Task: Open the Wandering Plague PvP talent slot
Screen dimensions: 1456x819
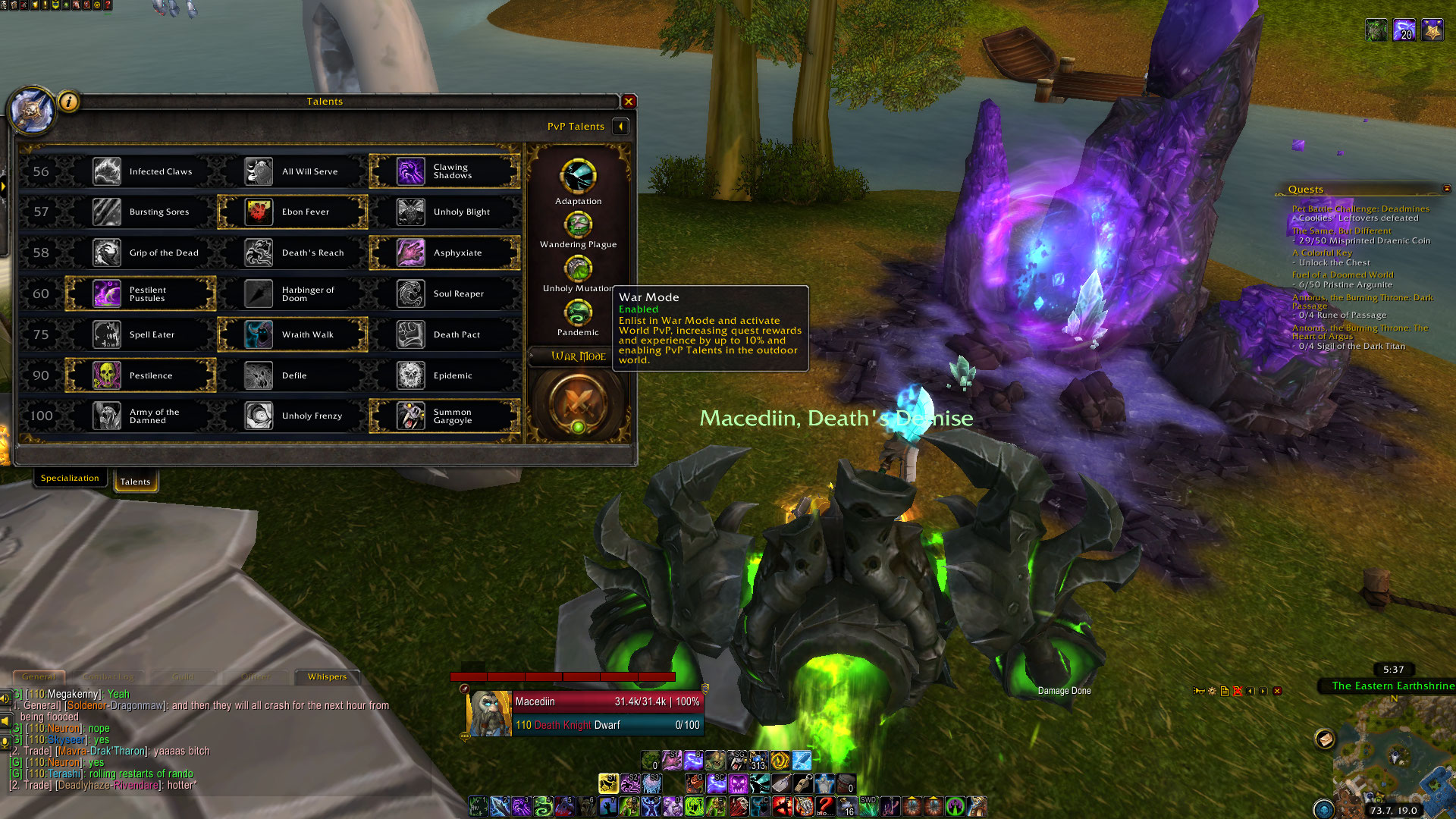Action: (578, 224)
